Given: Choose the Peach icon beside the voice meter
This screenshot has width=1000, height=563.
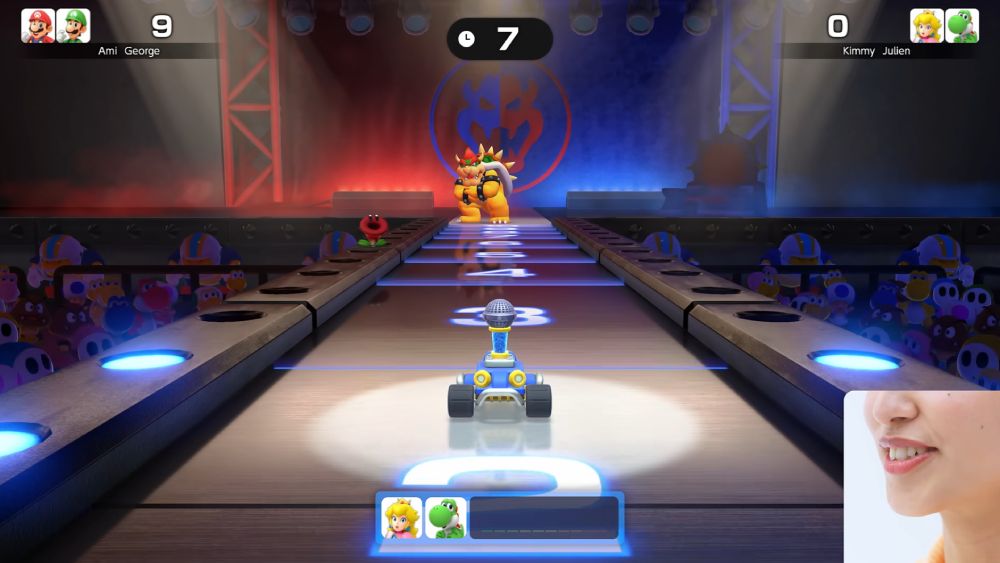Looking at the screenshot, I should (402, 518).
